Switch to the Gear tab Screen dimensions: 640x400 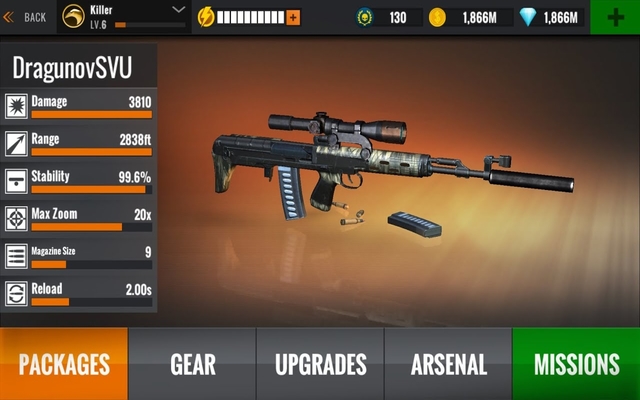[x=193, y=364]
